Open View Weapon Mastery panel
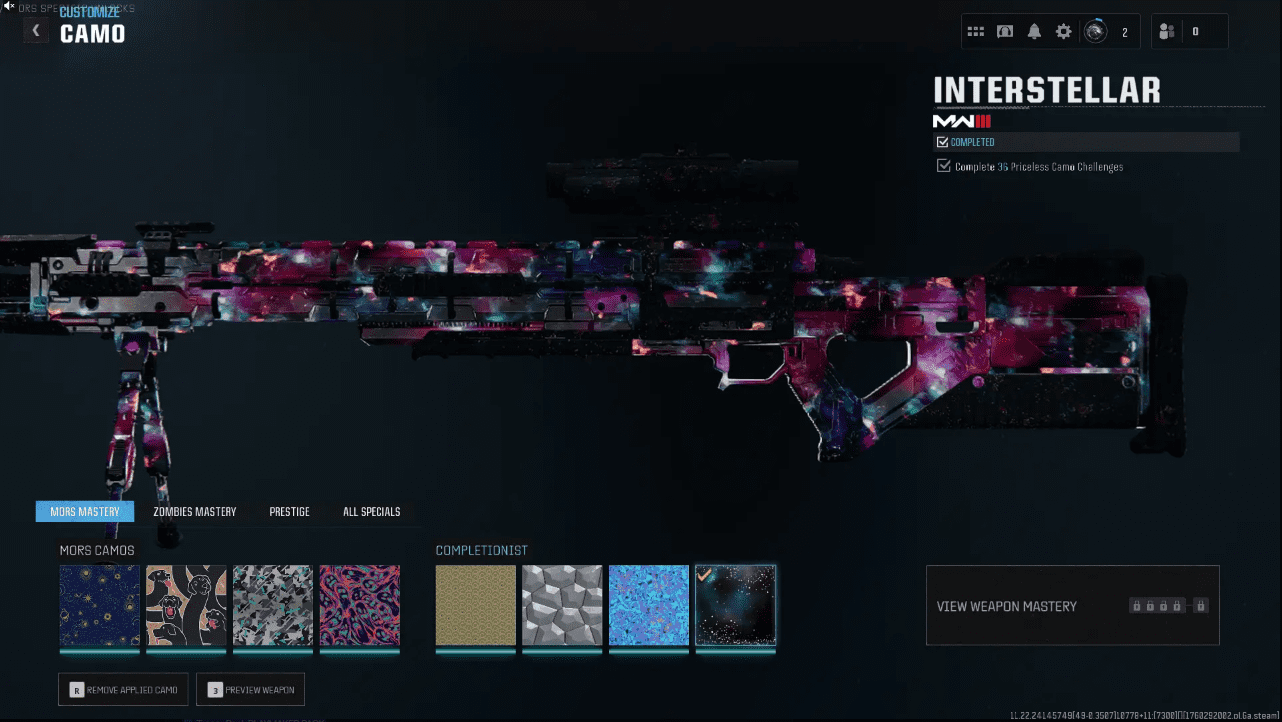 (1072, 606)
